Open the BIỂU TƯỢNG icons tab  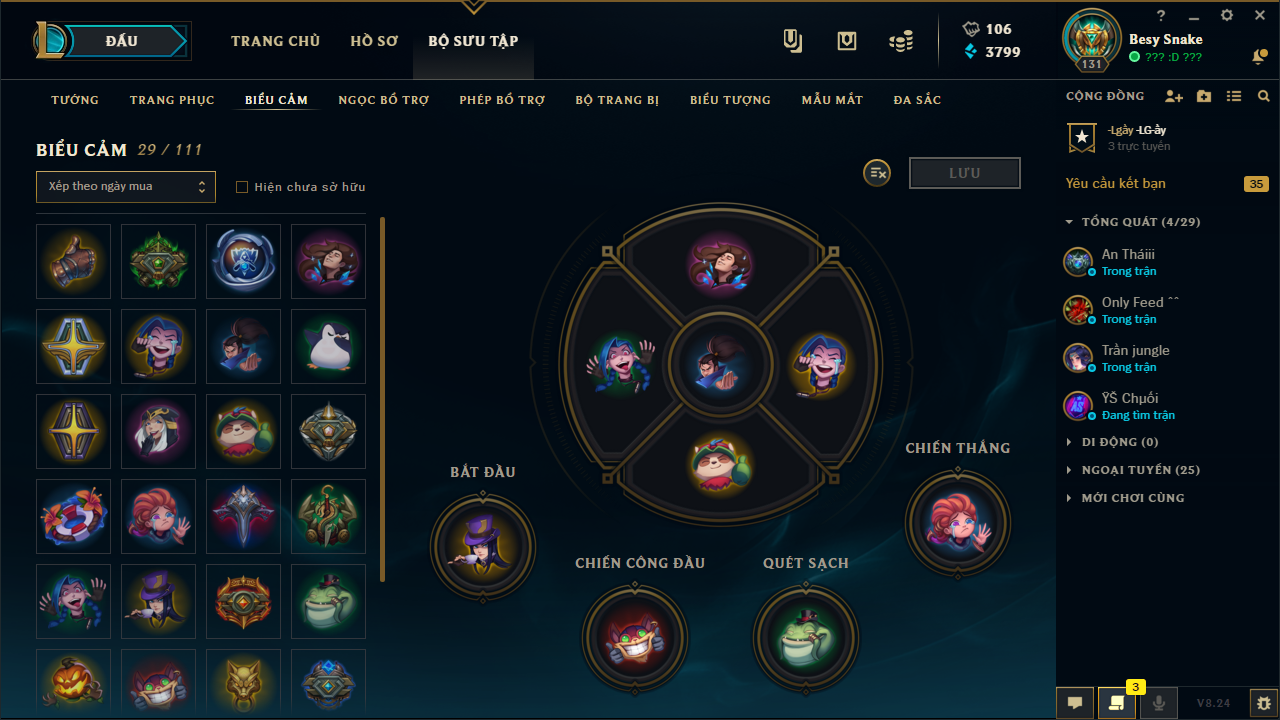click(730, 100)
